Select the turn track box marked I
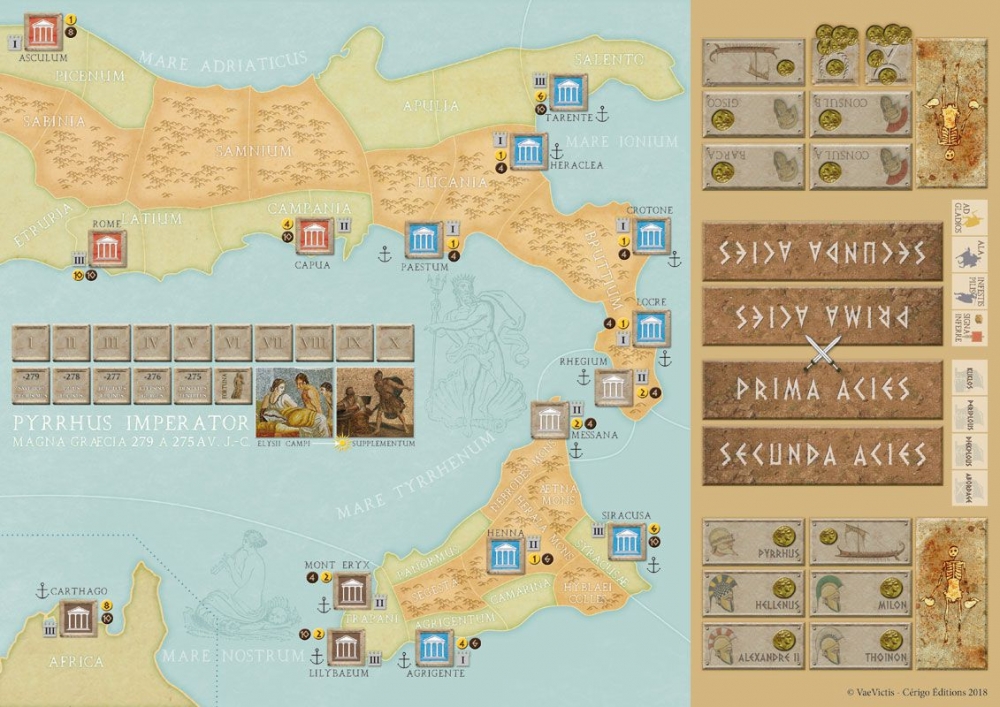Viewport: 1000px width, 707px height. (x=29, y=342)
